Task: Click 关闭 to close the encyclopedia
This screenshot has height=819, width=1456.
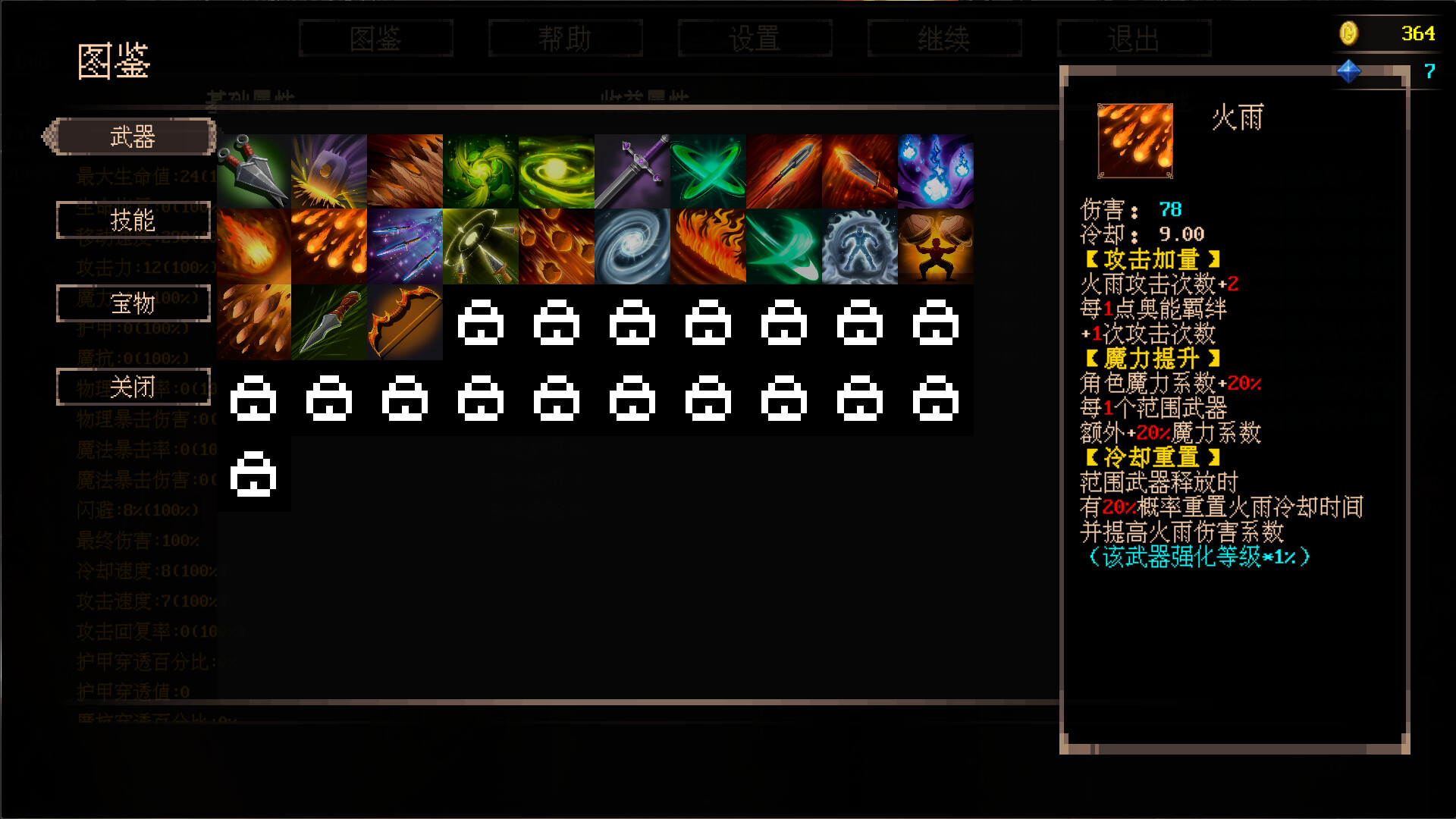Action: [133, 387]
